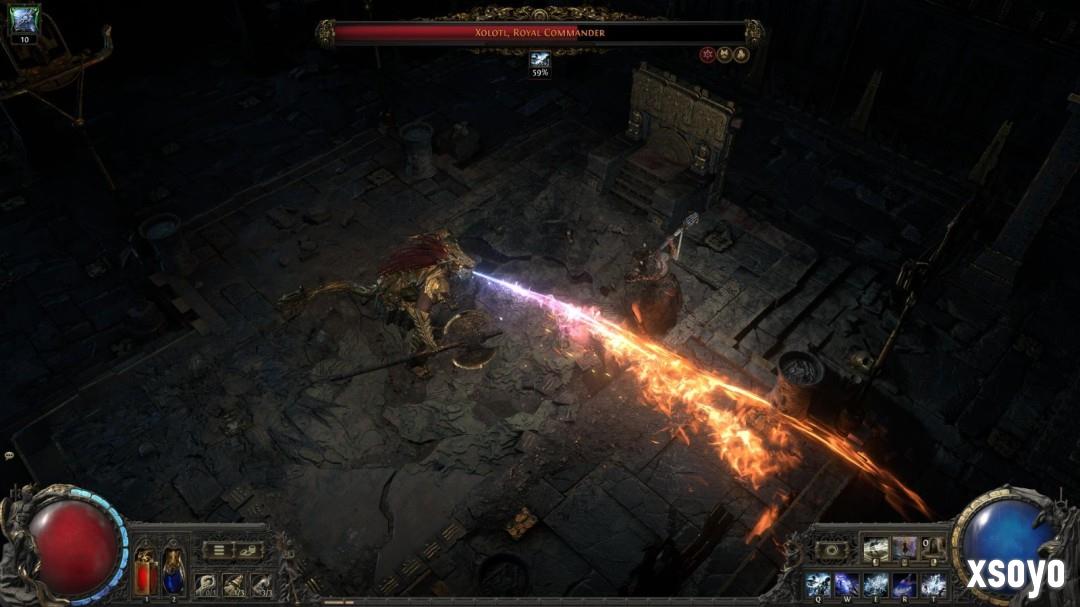Select the charm slot showing 3/3
1080x607 pixels.
[x=261, y=584]
